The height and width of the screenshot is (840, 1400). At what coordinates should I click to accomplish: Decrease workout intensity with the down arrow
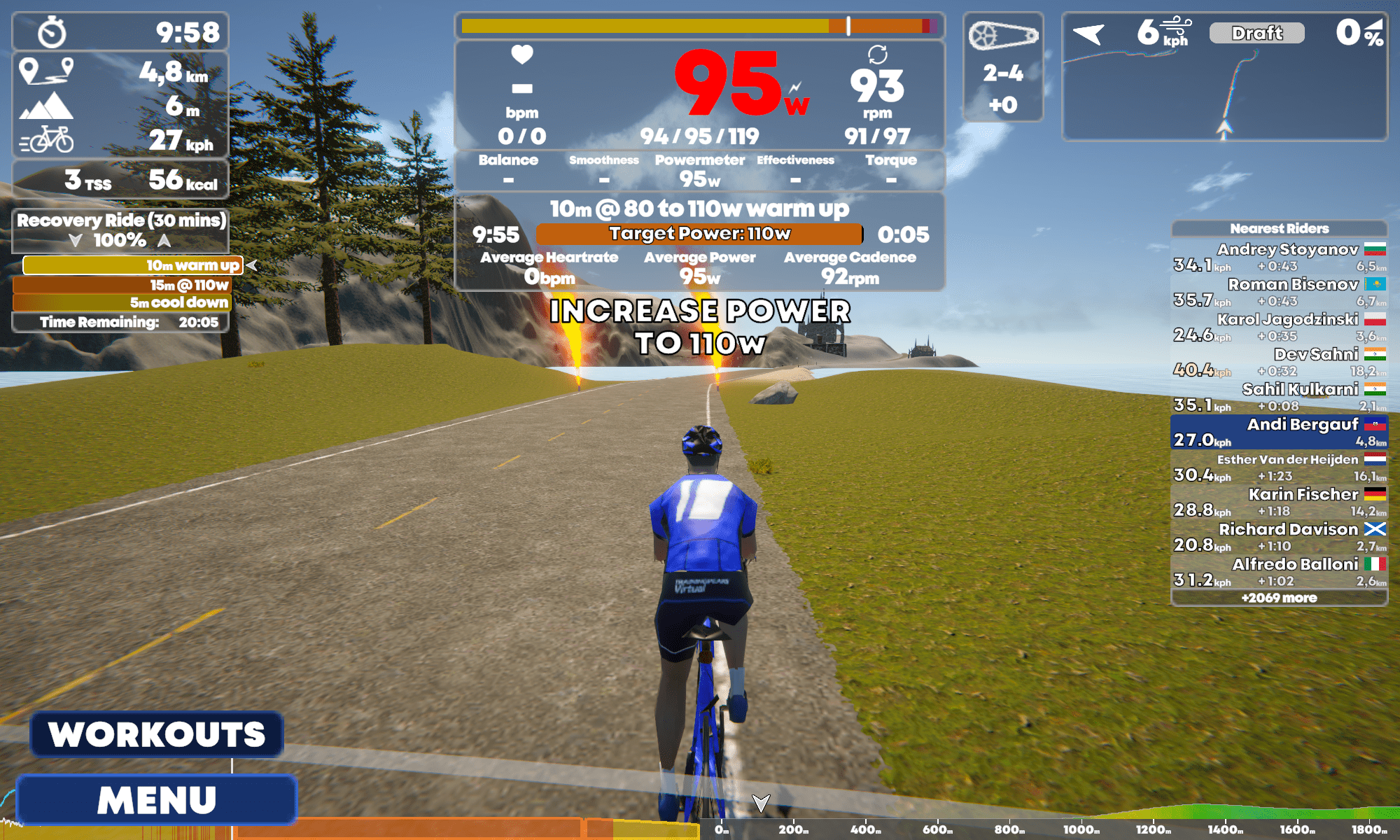pyautogui.click(x=76, y=241)
